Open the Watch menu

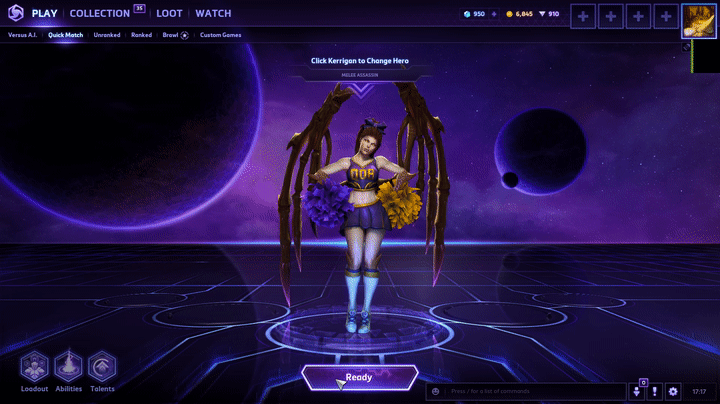click(x=213, y=14)
